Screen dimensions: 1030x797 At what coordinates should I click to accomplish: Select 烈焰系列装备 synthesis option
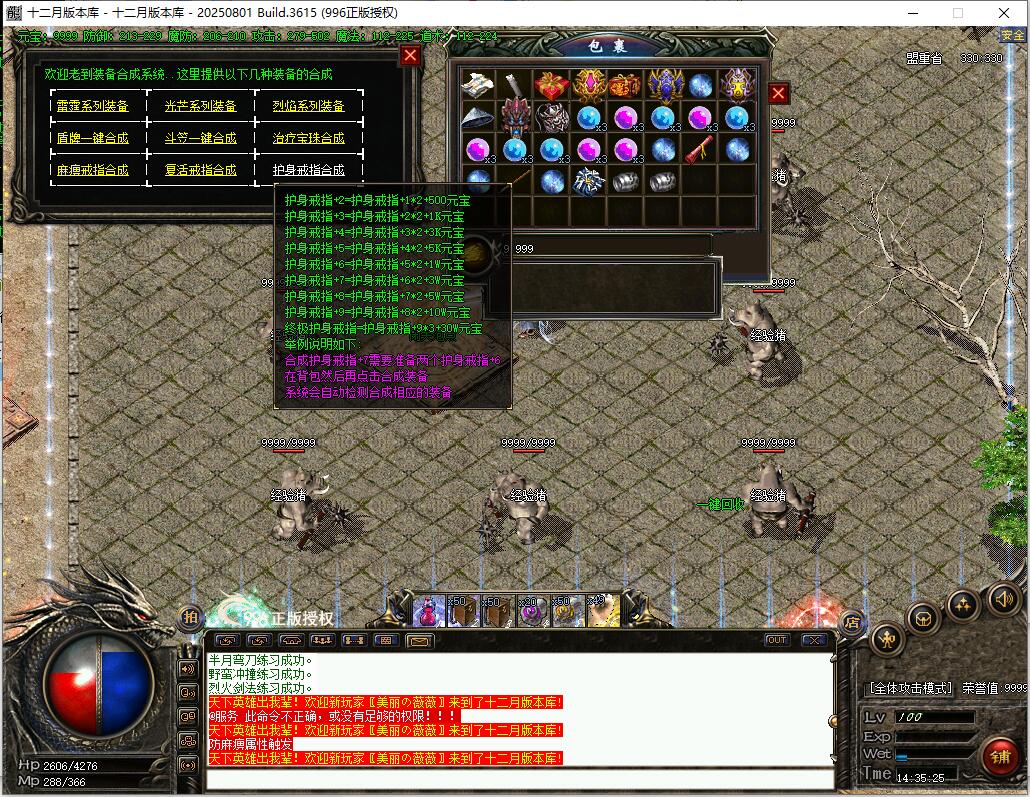[x=308, y=106]
